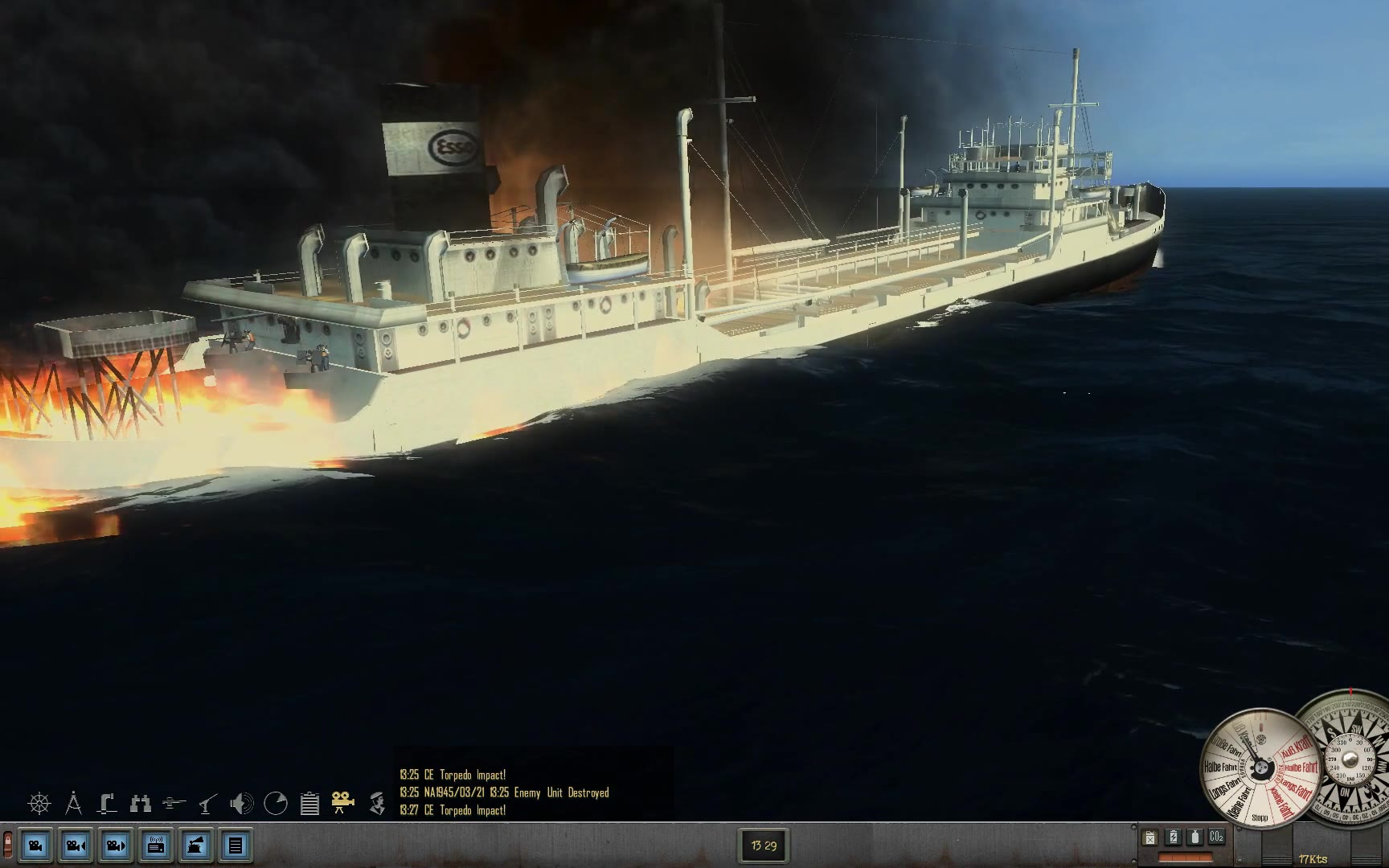Select the deck gun station

(174, 803)
